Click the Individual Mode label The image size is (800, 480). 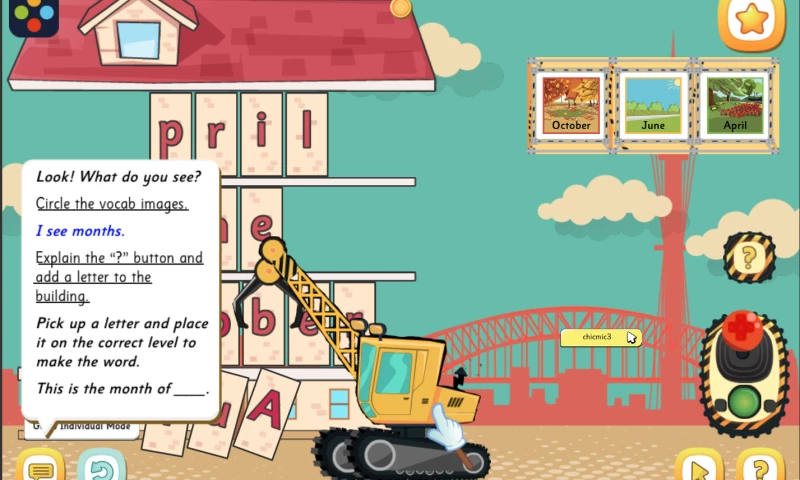pyautogui.click(x=95, y=427)
